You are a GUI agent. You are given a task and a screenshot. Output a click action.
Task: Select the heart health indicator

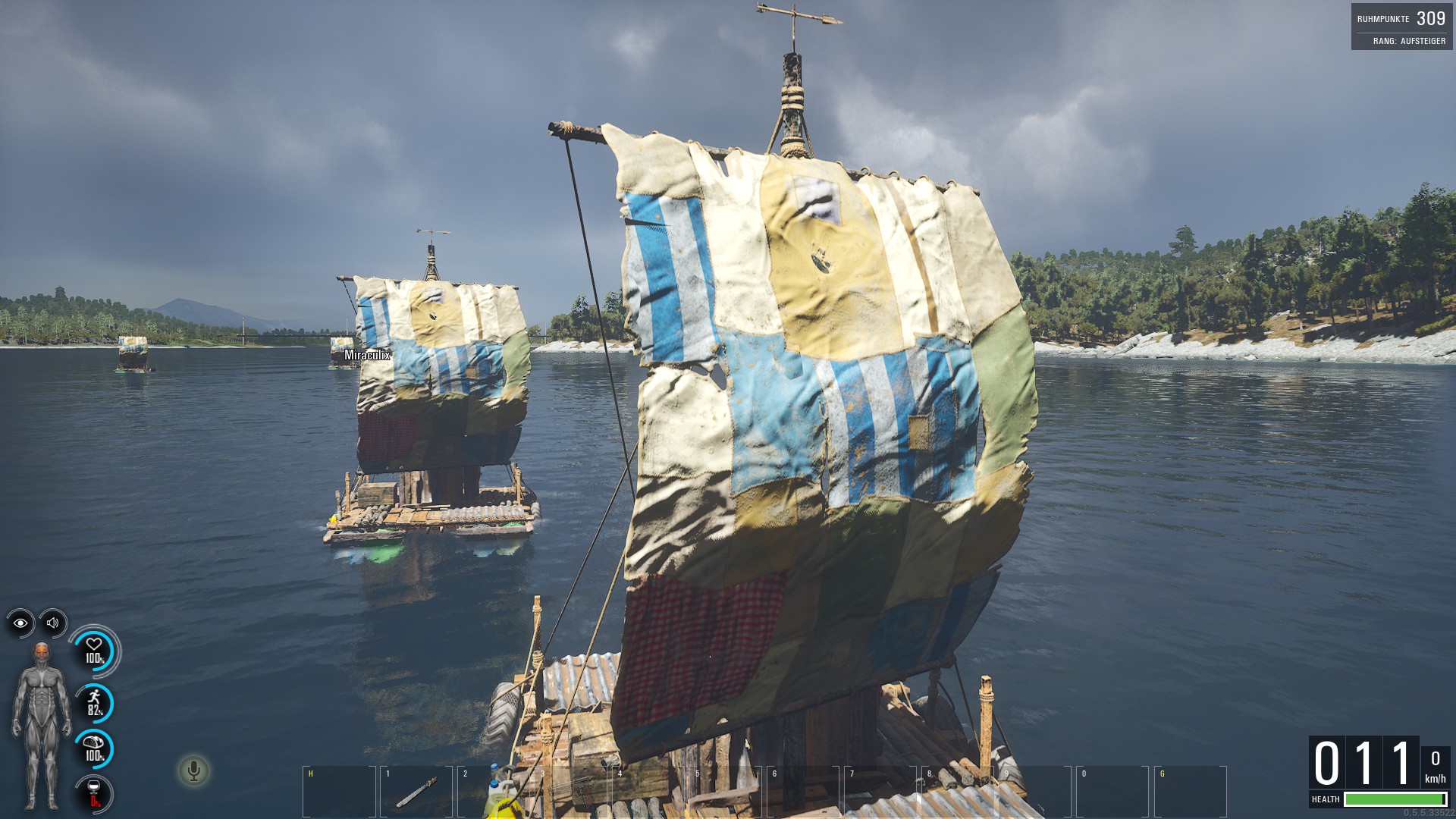[94, 651]
